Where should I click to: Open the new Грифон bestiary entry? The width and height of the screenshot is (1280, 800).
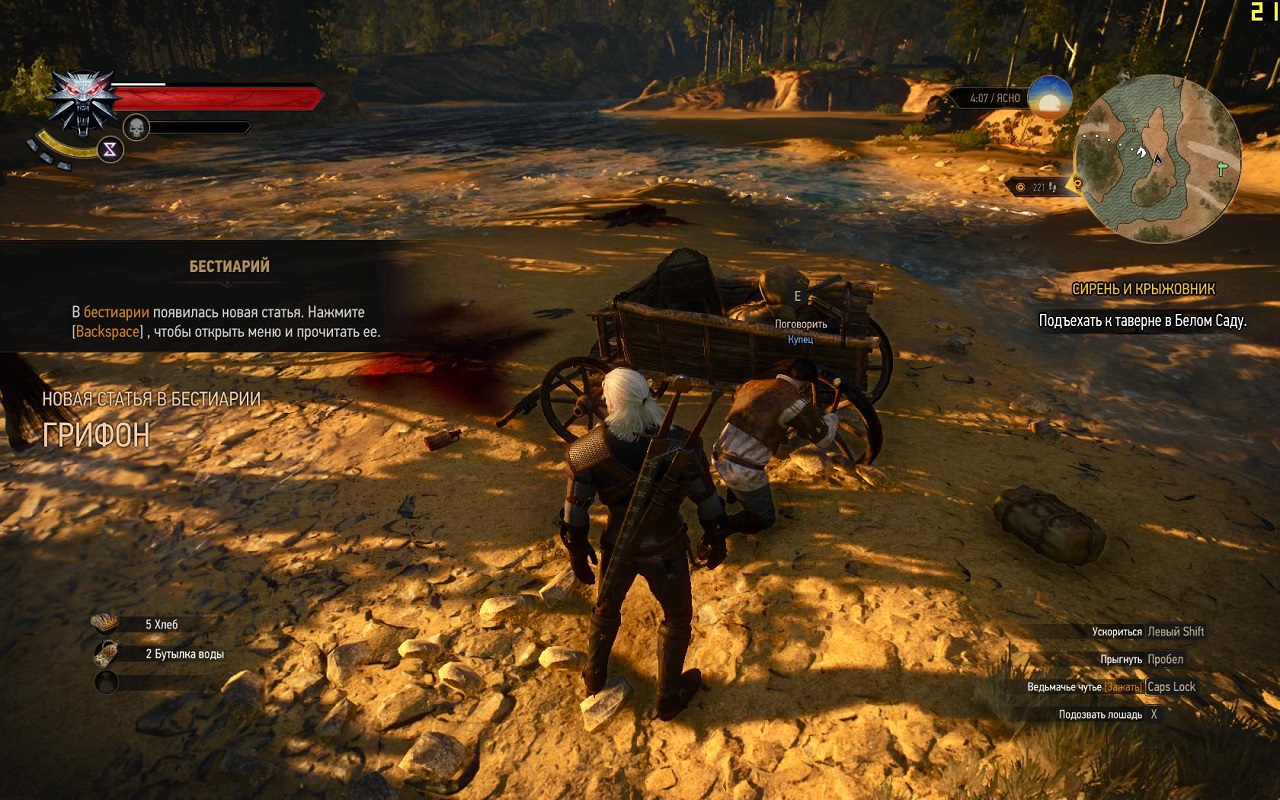96,434
